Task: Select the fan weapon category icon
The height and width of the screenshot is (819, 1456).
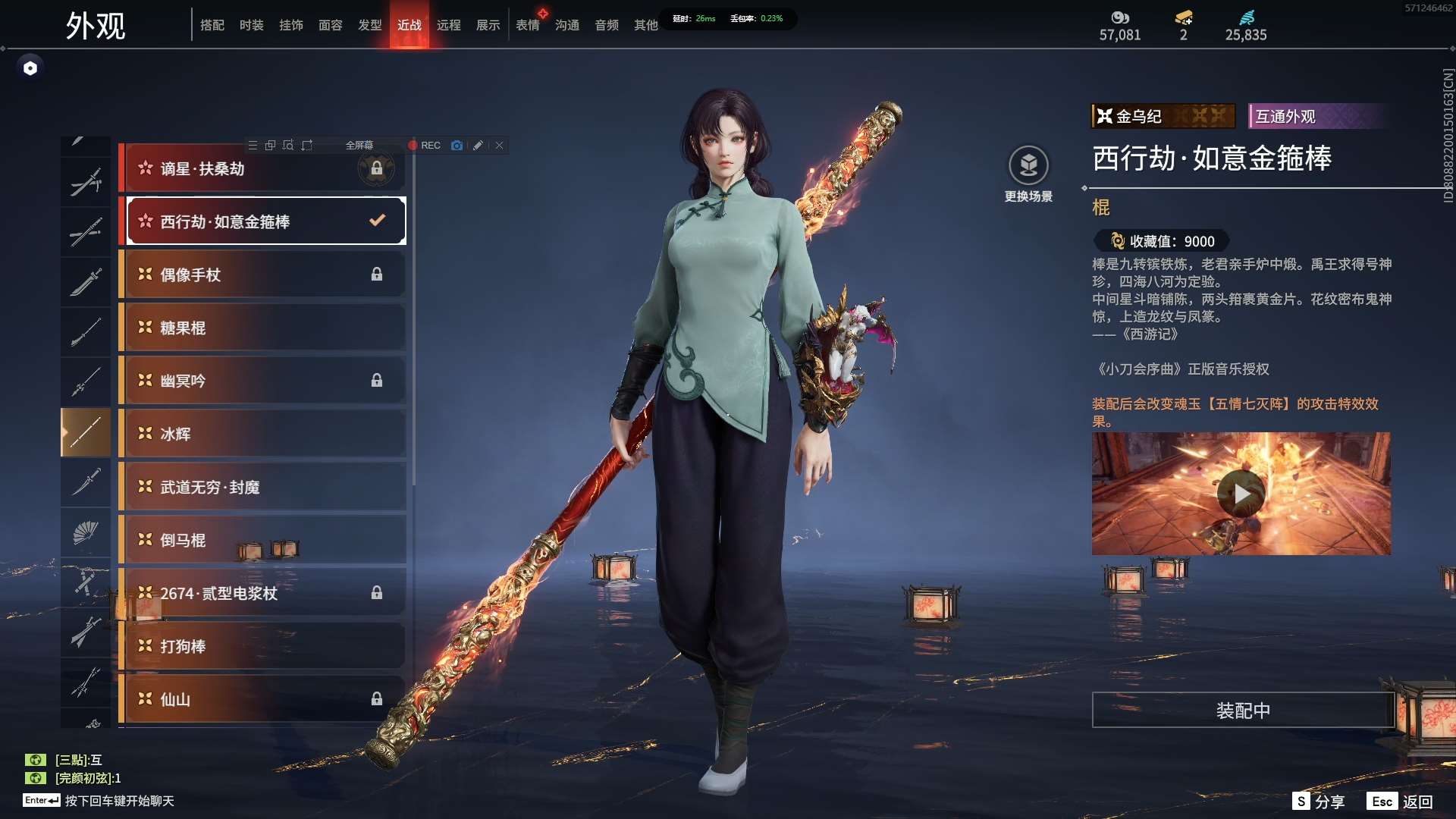Action: (86, 532)
